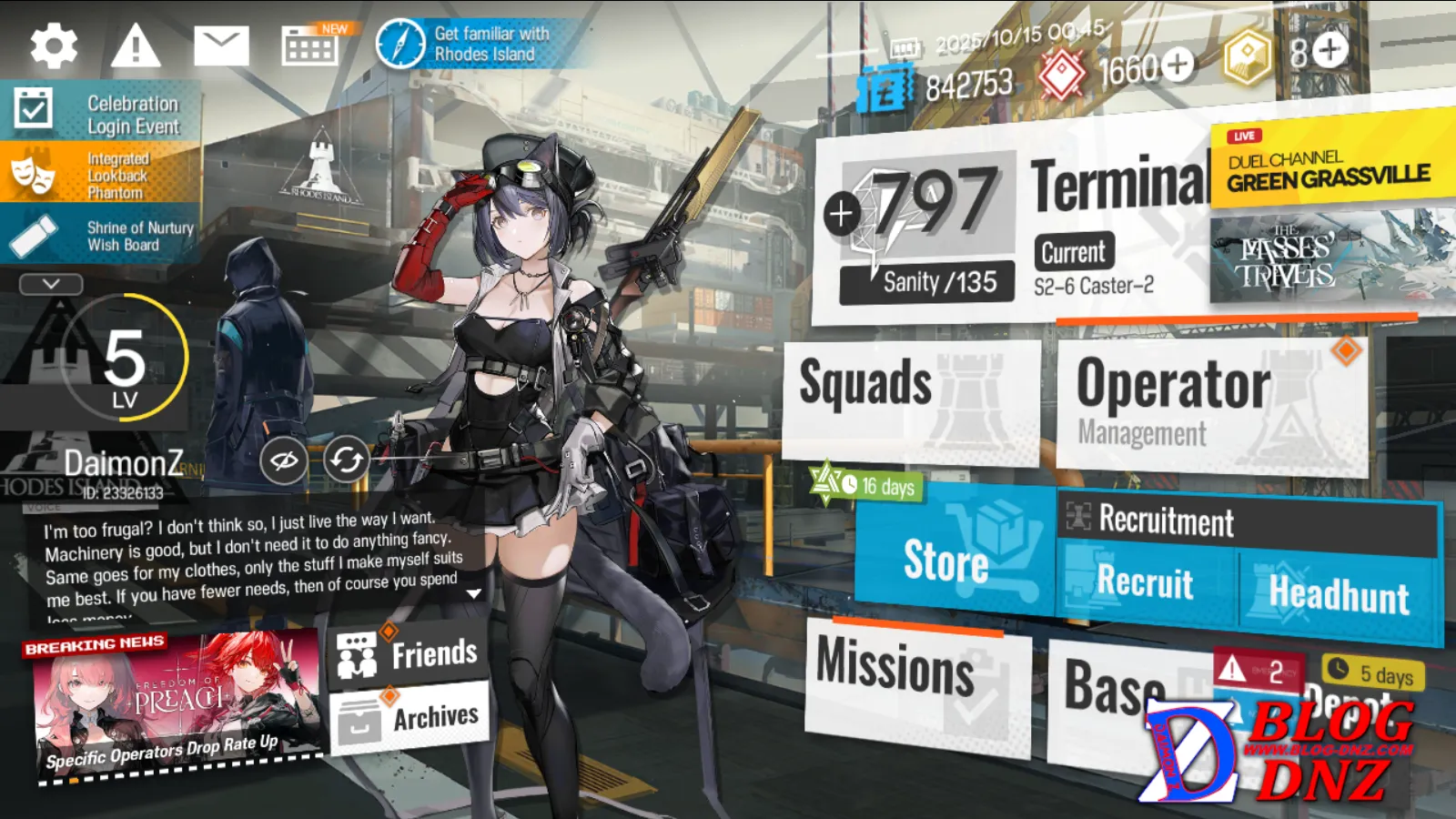Hide the interface with the eye button
Screen dimensions: 1456x819
283,460
